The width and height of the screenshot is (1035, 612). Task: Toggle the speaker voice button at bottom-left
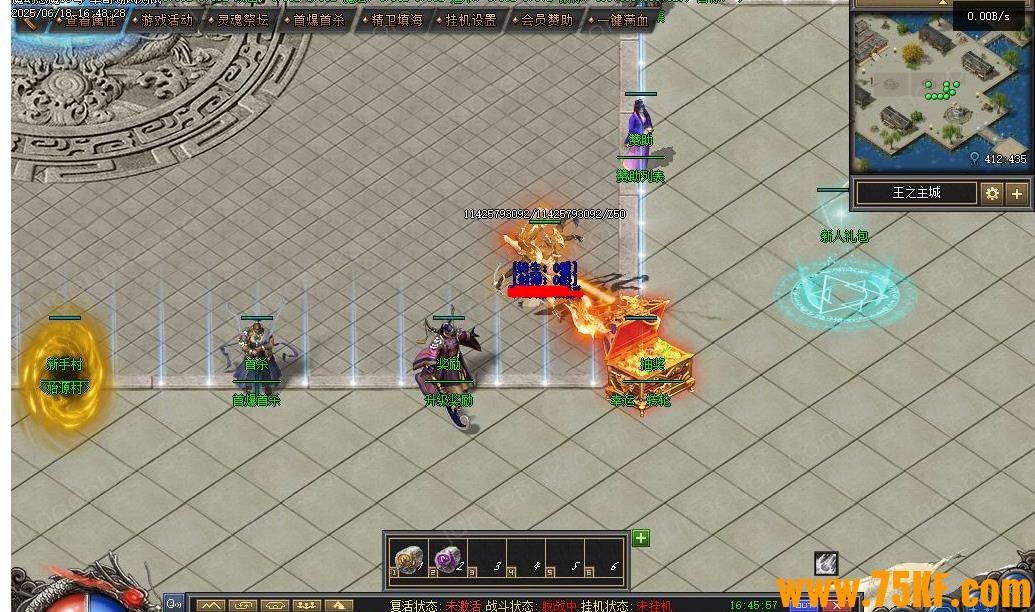click(x=175, y=604)
